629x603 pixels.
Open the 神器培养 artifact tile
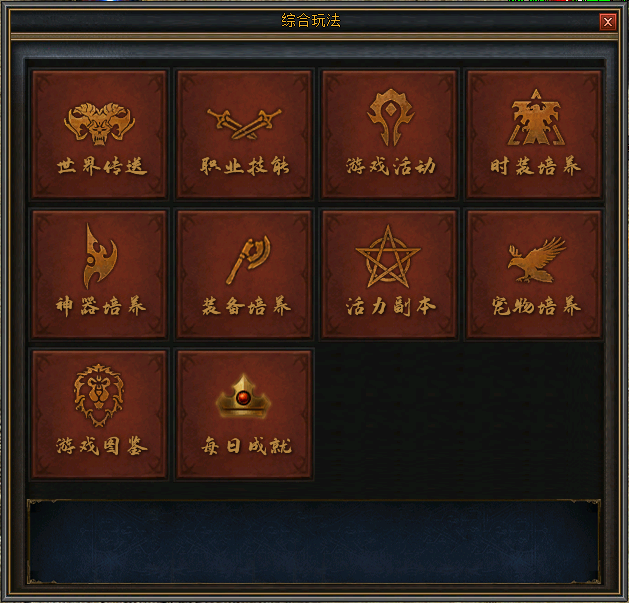[x=99, y=273]
